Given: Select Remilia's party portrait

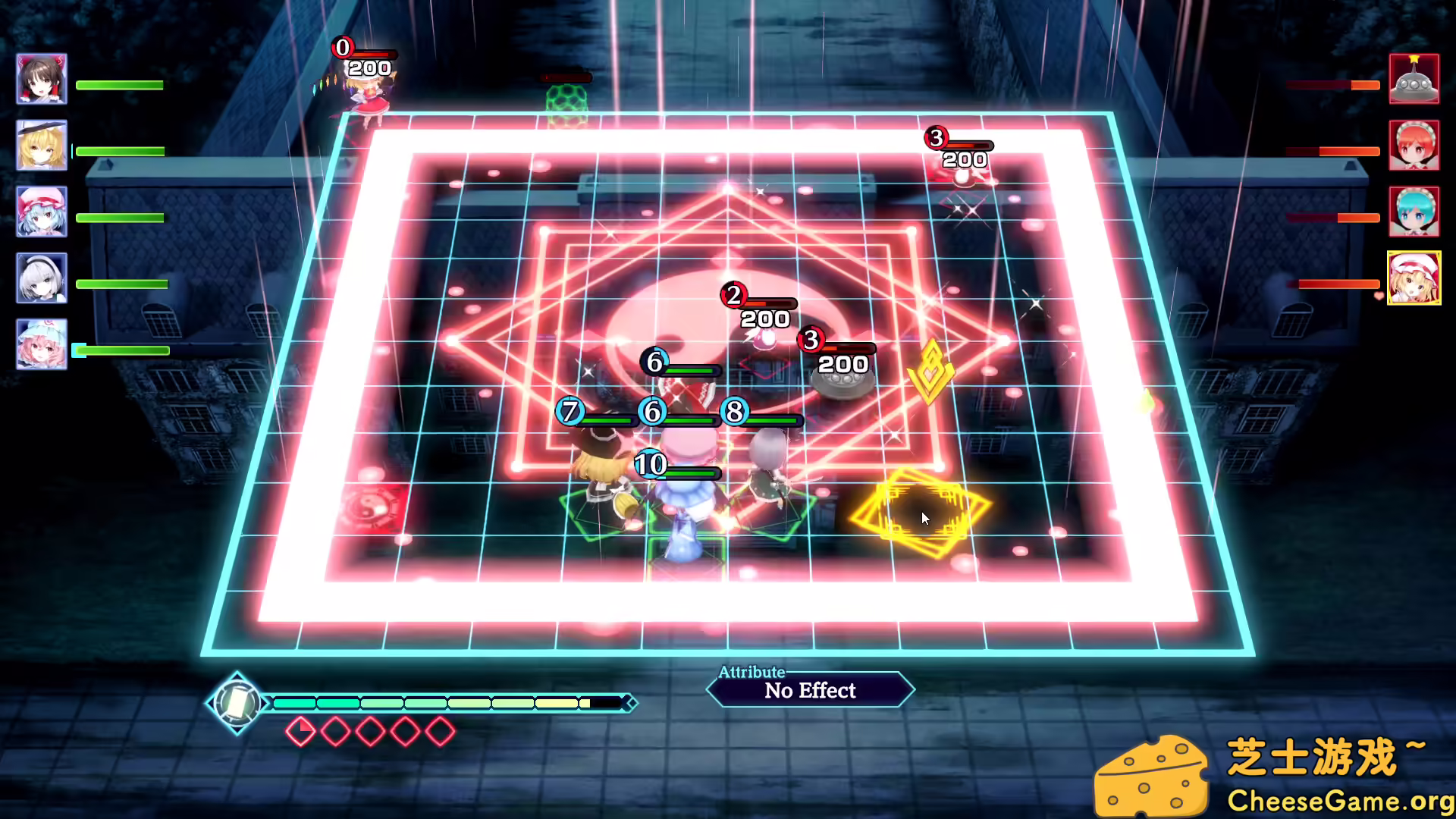Looking at the screenshot, I should tap(42, 212).
